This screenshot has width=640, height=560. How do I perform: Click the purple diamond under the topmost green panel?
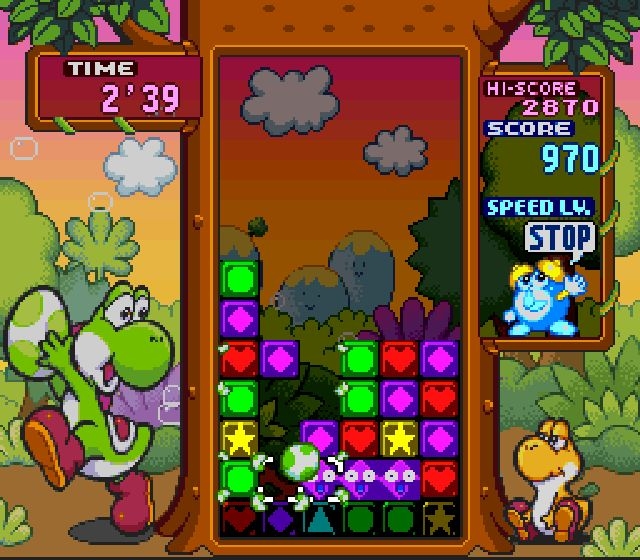click(x=239, y=318)
